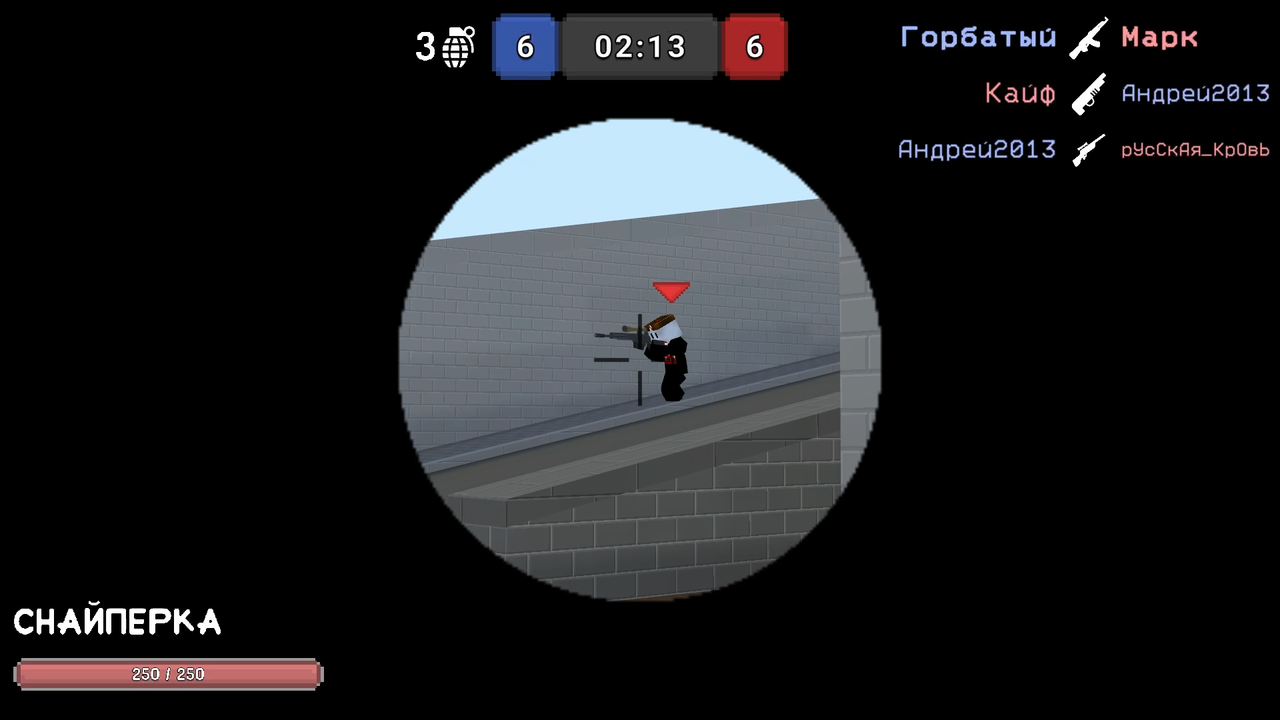Viewport: 1280px width, 720px height.
Task: Click the 250/250 health bar
Action: coord(167,674)
